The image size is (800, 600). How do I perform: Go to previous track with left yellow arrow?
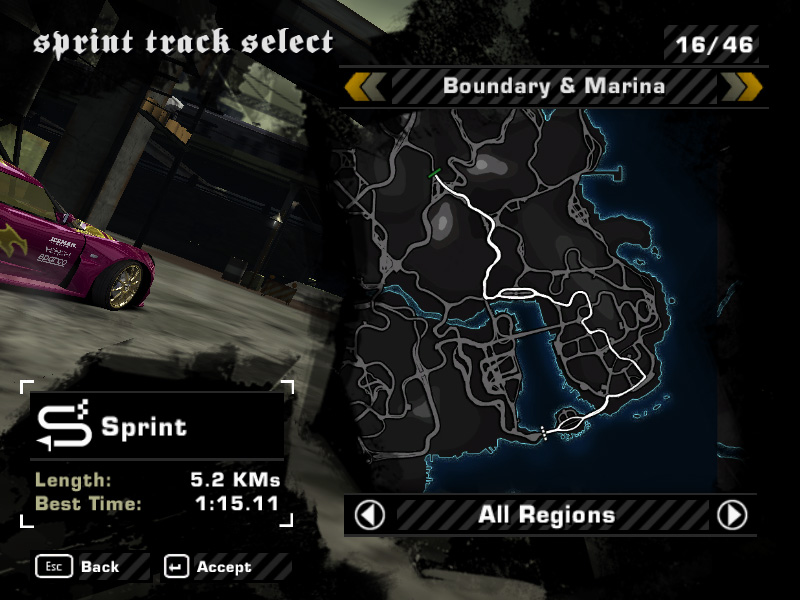point(364,86)
